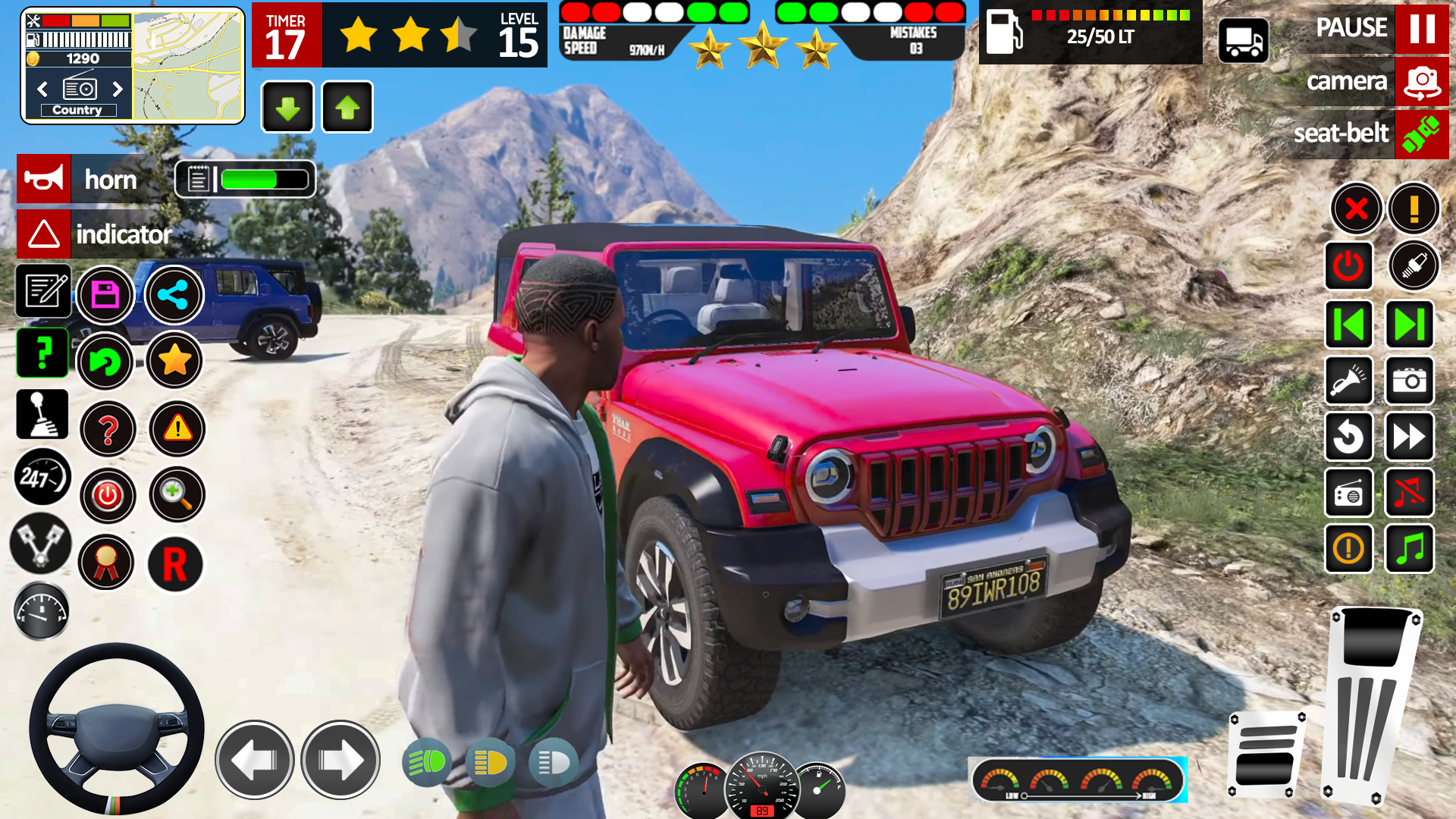
Task: Open the engine pistons icon
Action: tap(42, 544)
